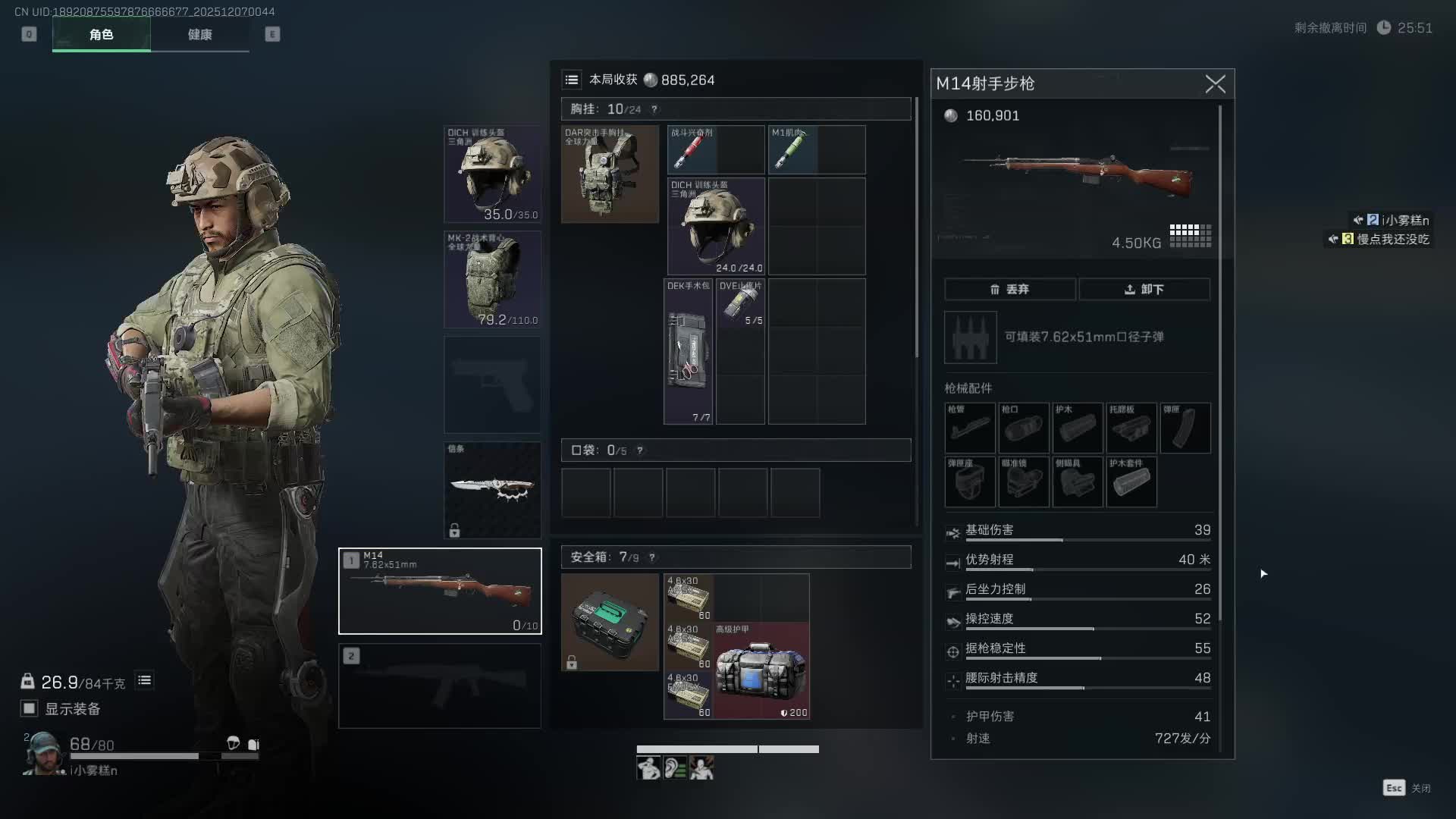Select the DAR assault chest rig
This screenshot has width=1456, height=819.
click(x=610, y=174)
